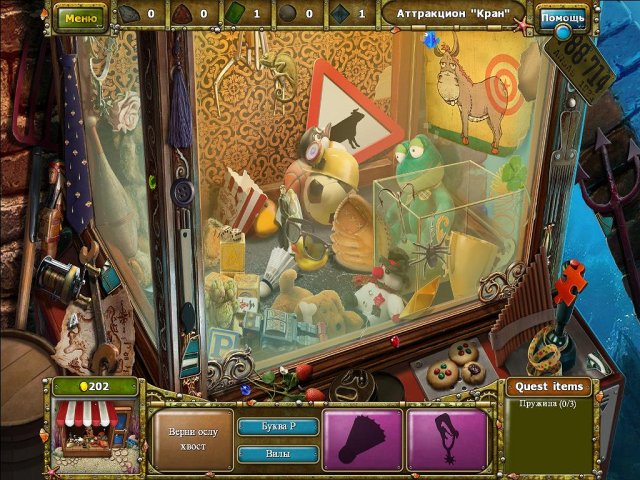
Task: Open the Меню button
Action: 80,17
